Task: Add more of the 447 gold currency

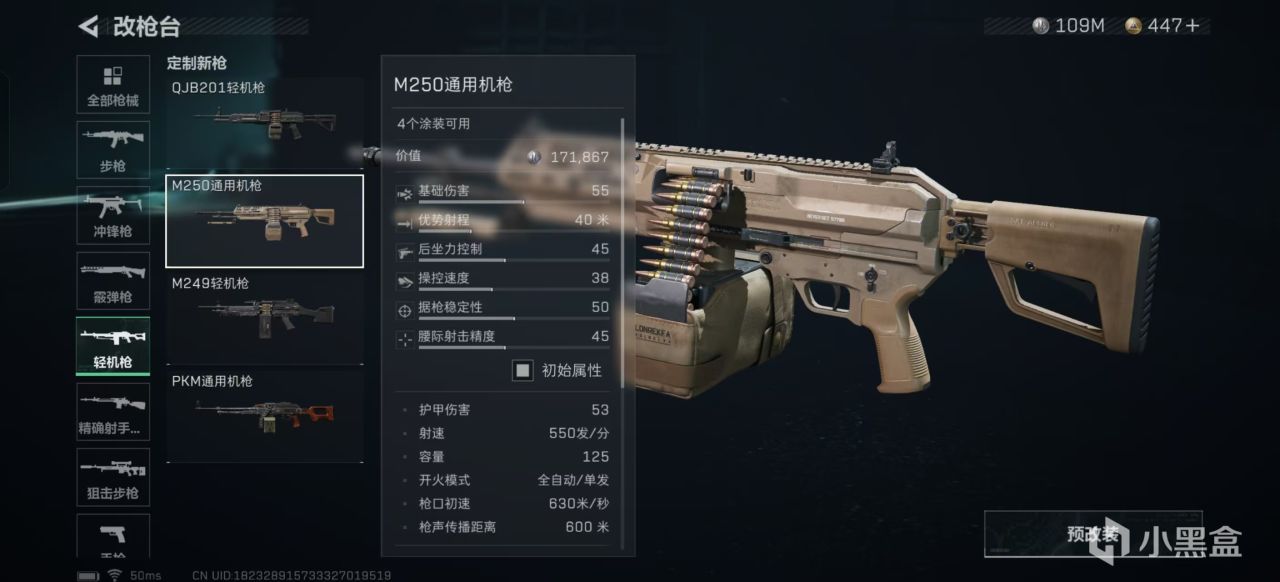Action: coord(1190,26)
